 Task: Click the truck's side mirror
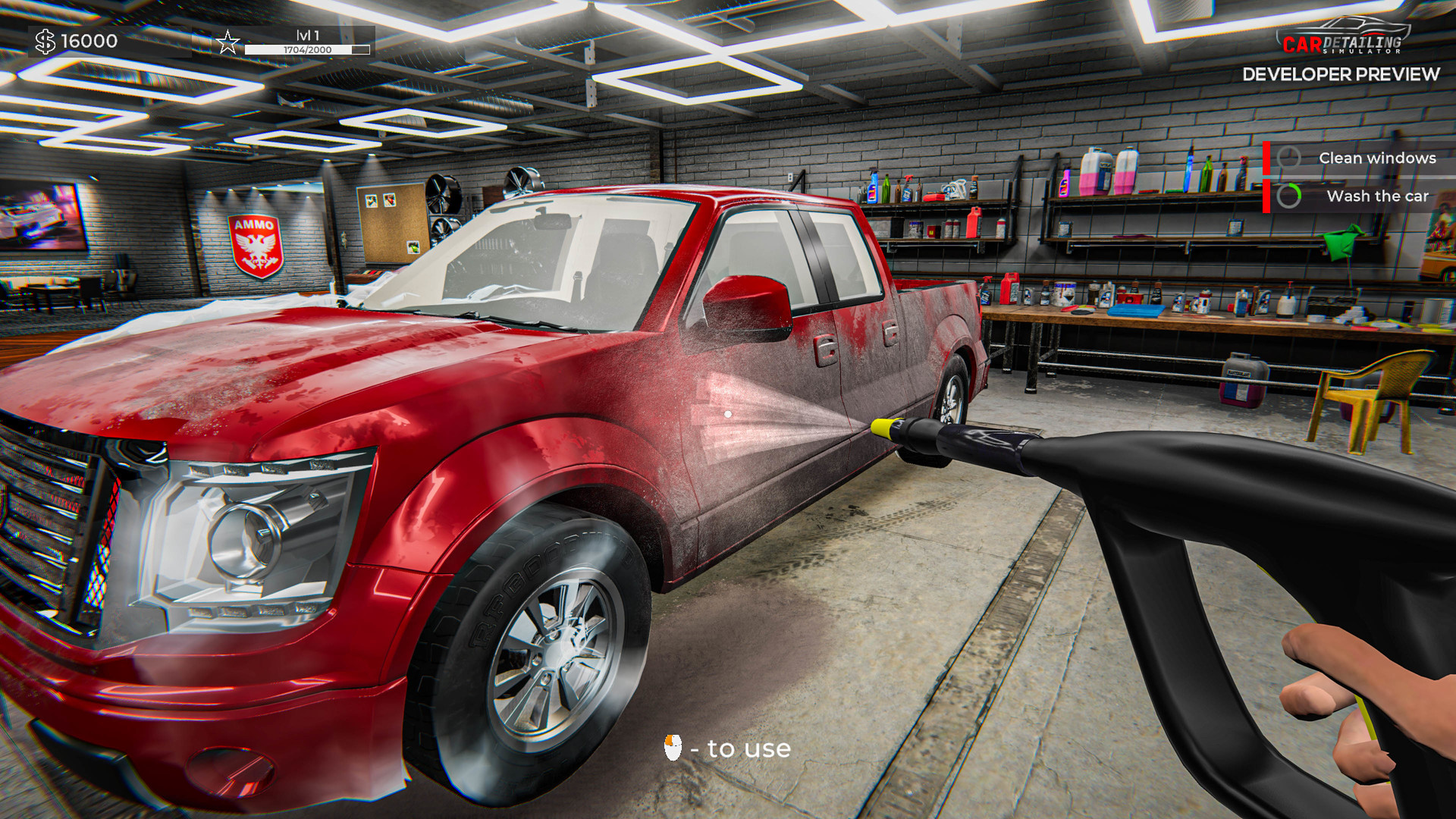click(x=747, y=303)
